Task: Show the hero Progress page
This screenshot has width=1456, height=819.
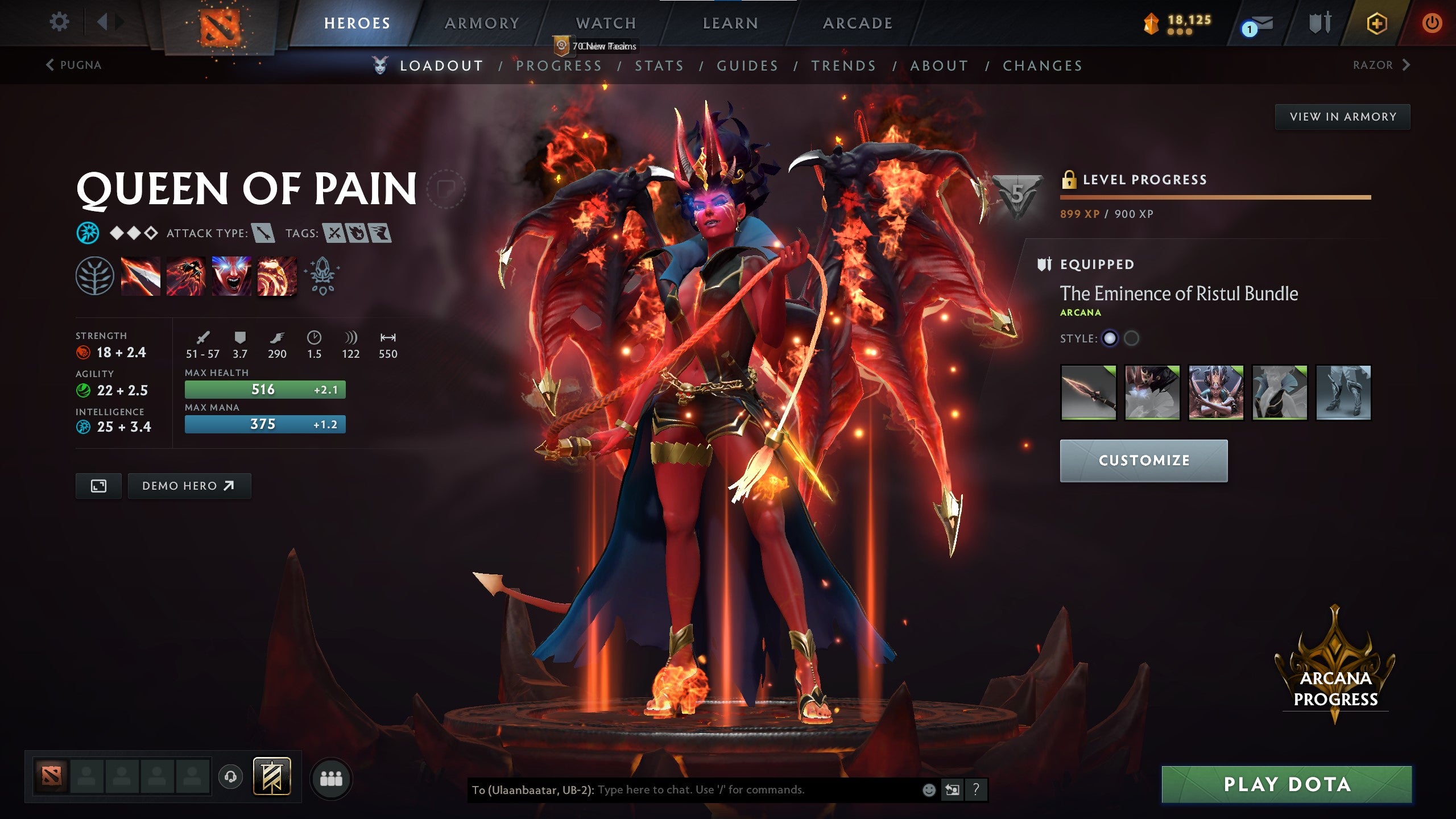Action: click(x=559, y=66)
